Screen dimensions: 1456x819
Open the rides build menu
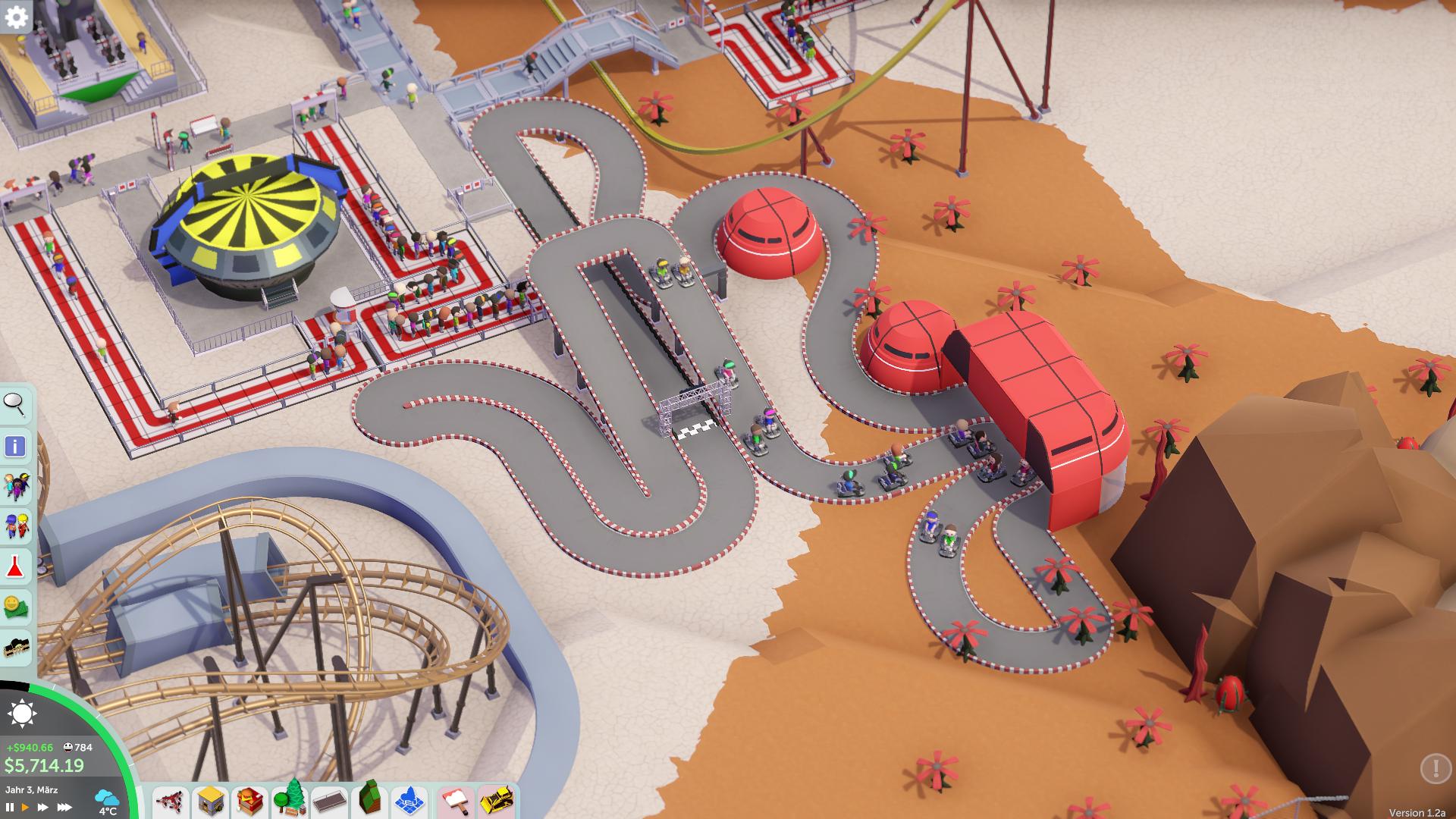171,801
